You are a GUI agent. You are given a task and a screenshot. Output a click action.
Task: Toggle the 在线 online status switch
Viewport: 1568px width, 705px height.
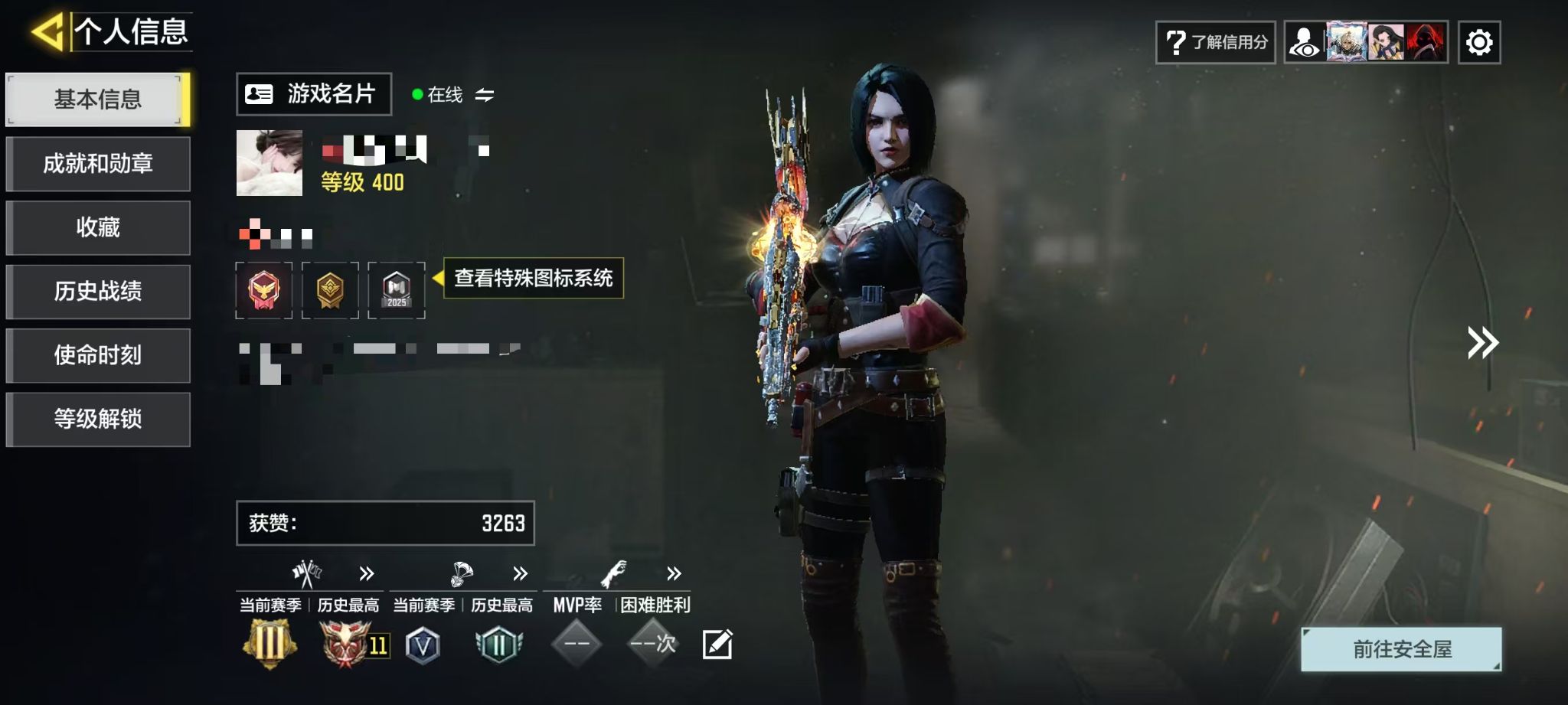[484, 95]
